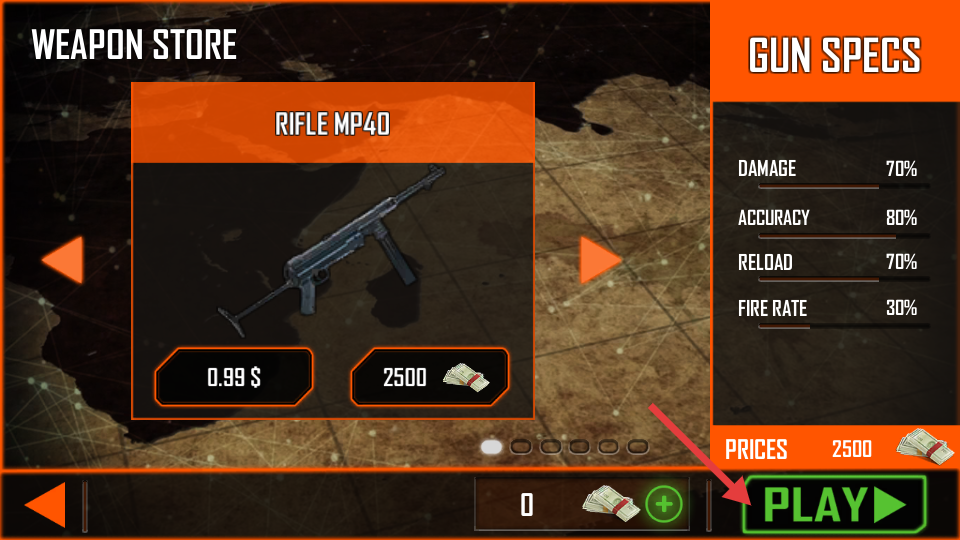Add more cash with the green plus
The height and width of the screenshot is (540, 960).
point(663,504)
